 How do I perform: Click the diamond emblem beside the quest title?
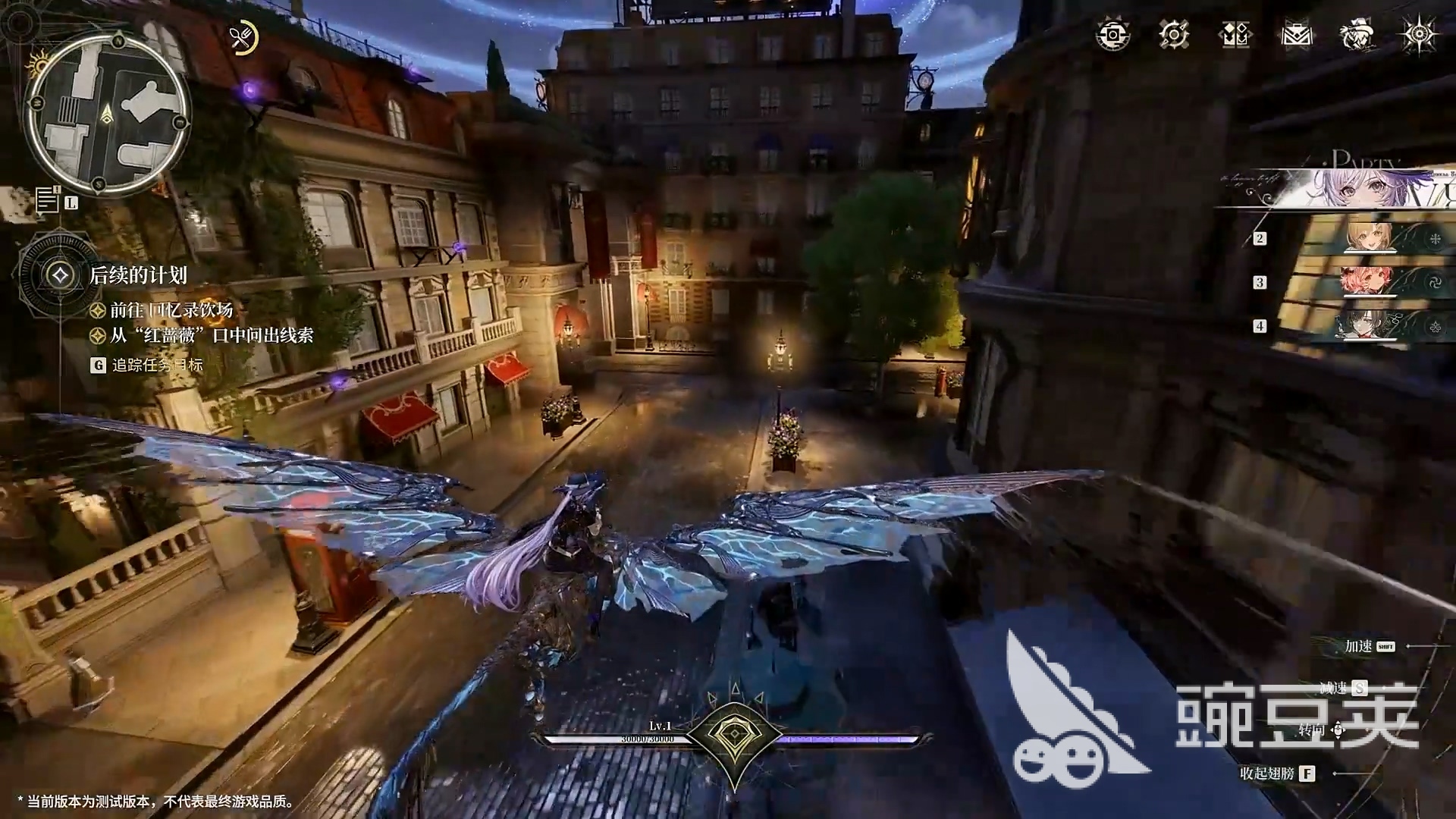click(x=59, y=275)
